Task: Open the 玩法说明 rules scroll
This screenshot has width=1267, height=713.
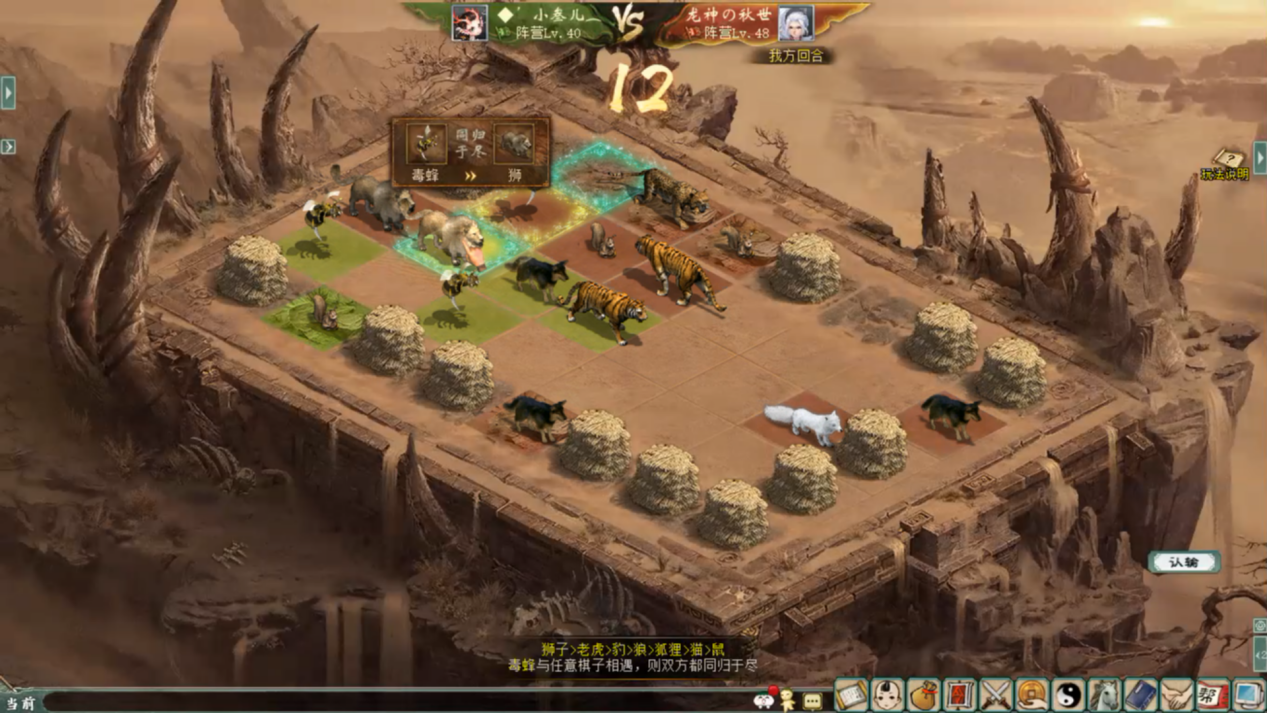Action: 1226,165
